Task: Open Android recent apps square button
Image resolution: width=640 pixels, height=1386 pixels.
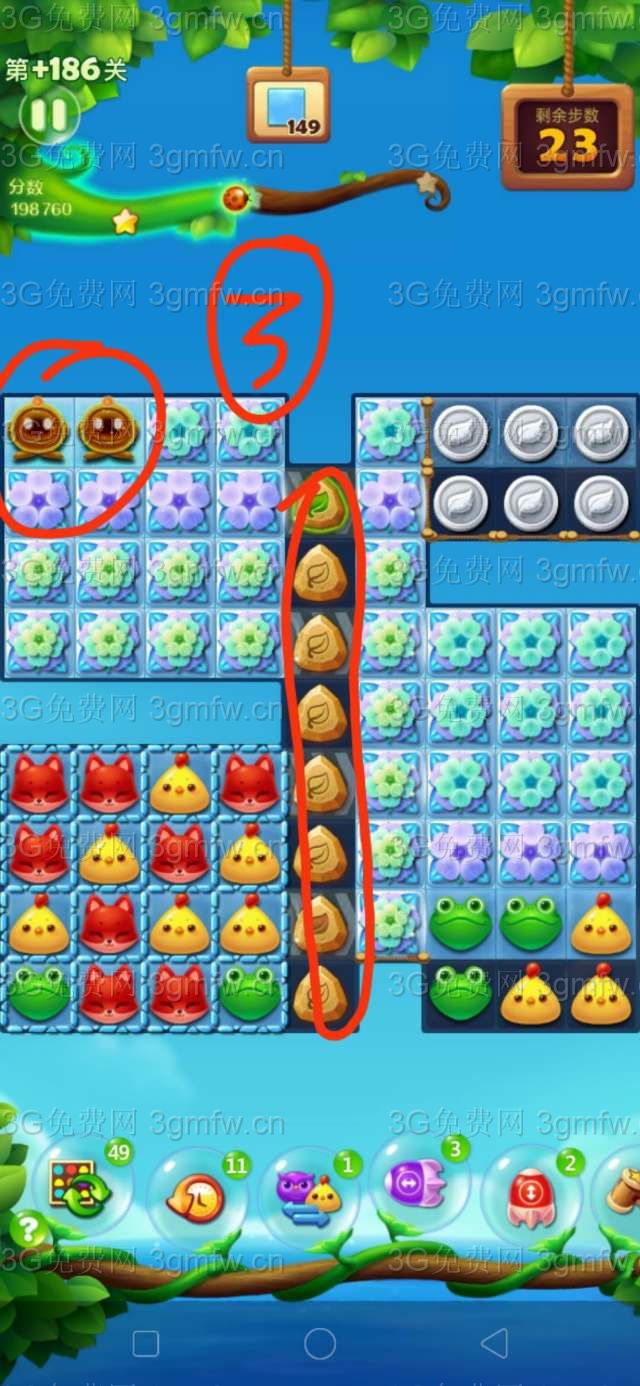Action: (146, 1343)
